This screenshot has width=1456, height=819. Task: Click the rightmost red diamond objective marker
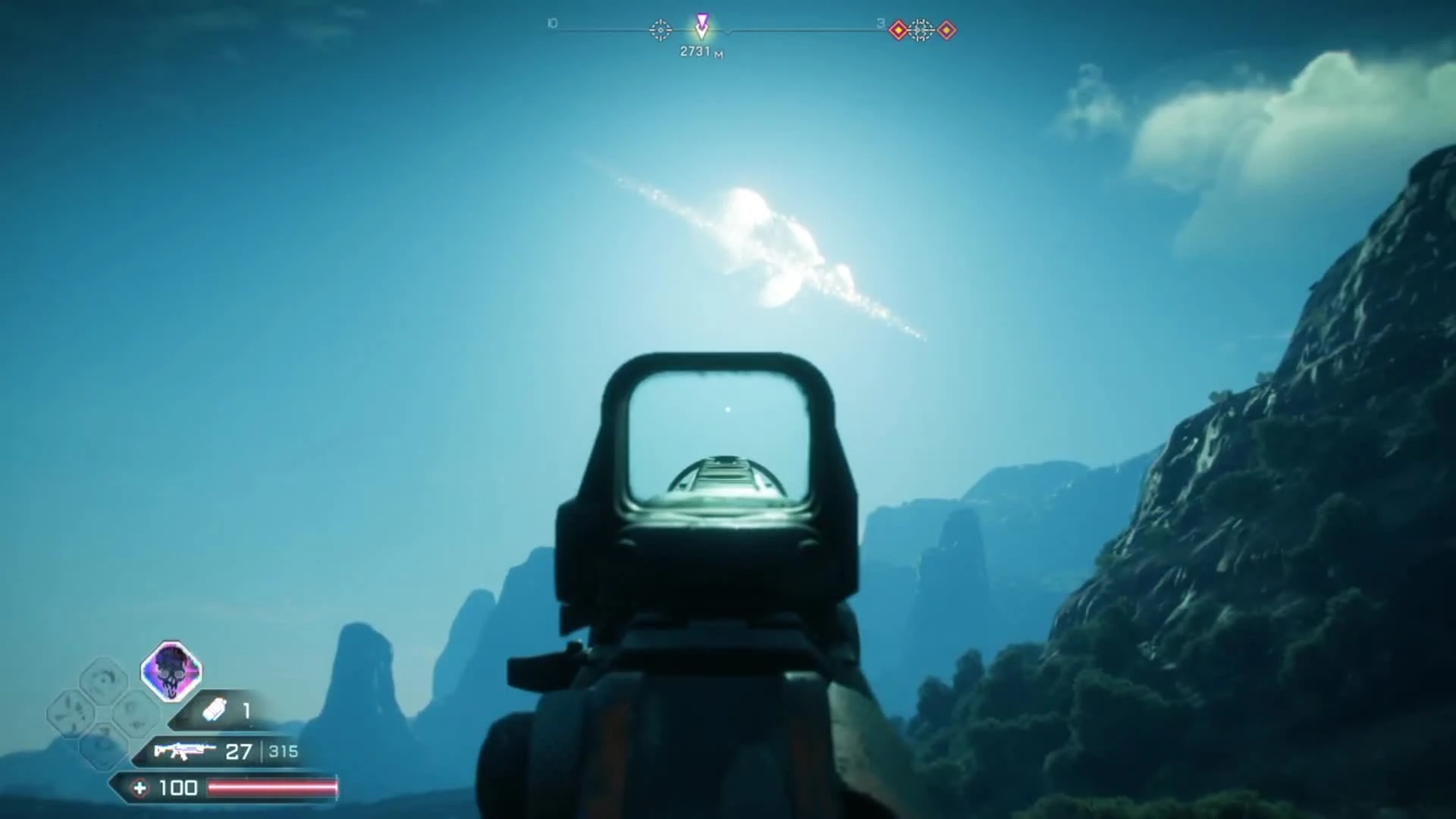(946, 30)
